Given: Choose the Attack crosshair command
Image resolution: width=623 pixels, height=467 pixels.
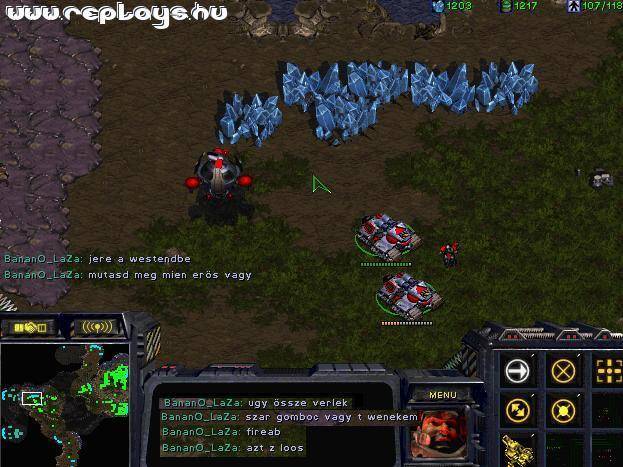Looking at the screenshot, I should [x=608, y=370].
